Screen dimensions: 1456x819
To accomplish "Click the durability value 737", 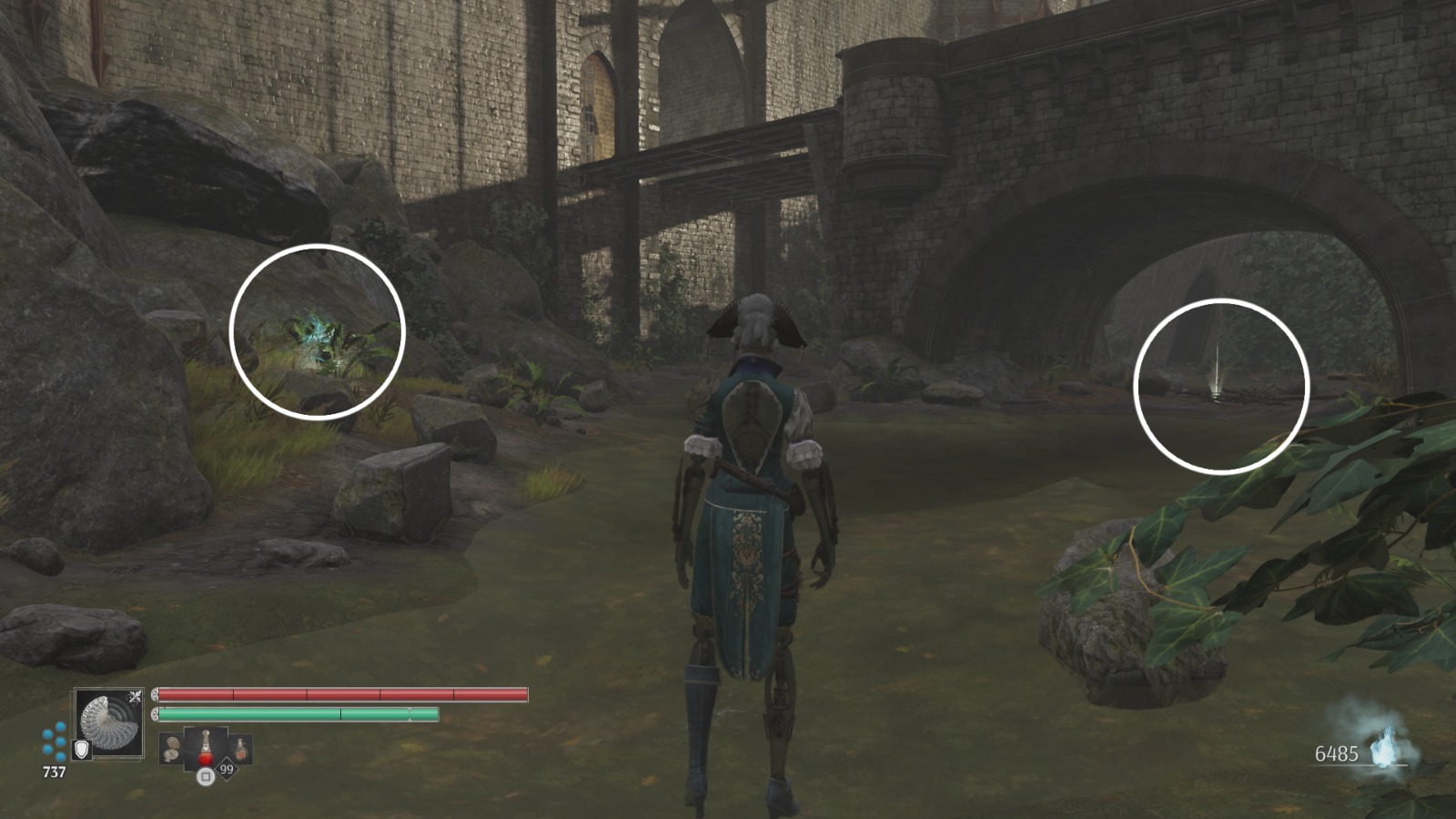I will 54,770.
